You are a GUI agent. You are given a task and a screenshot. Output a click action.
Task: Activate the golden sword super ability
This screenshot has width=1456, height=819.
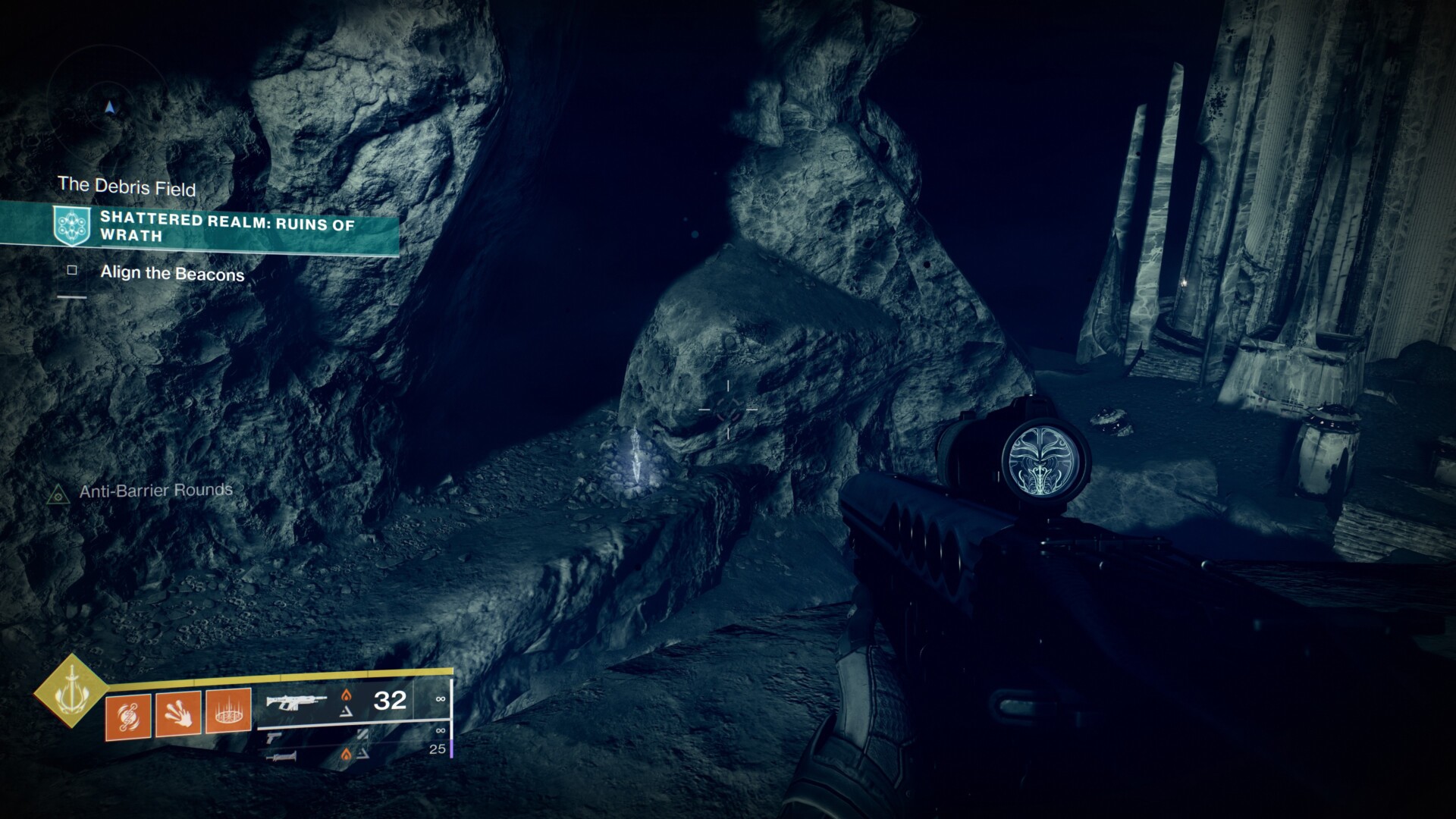(x=71, y=690)
